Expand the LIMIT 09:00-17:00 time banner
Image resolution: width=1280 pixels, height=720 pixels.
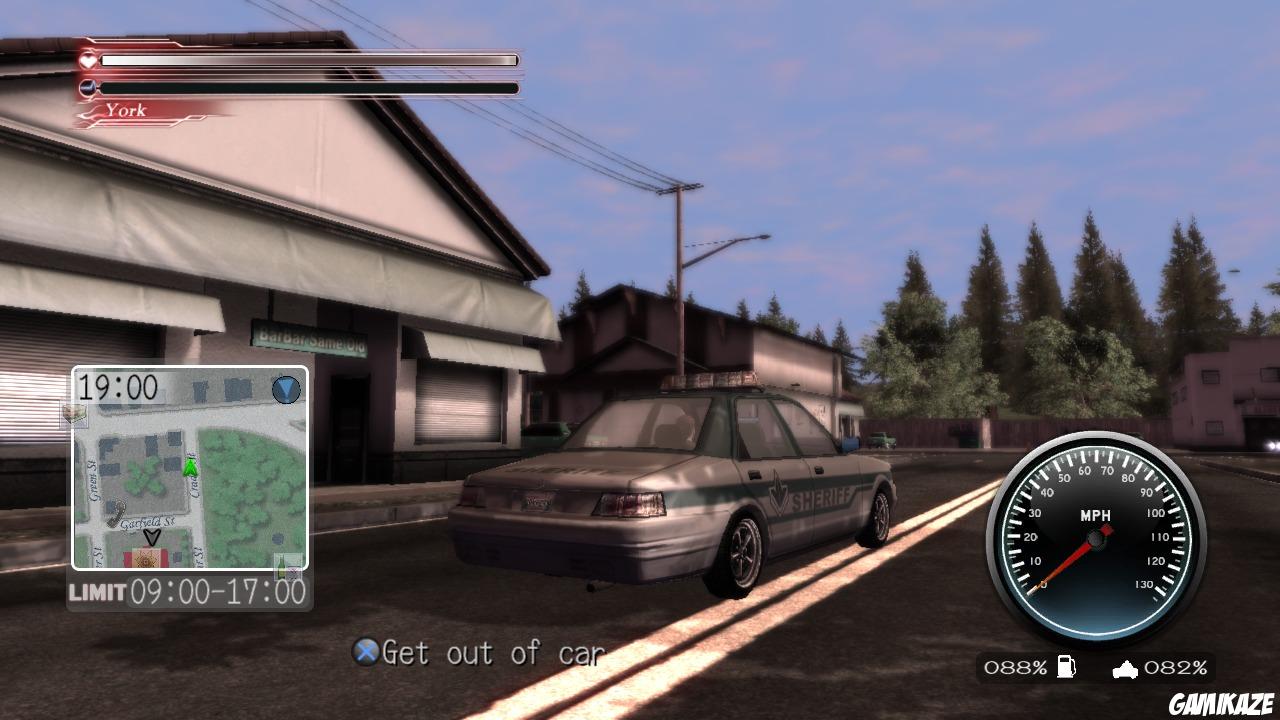tap(185, 592)
